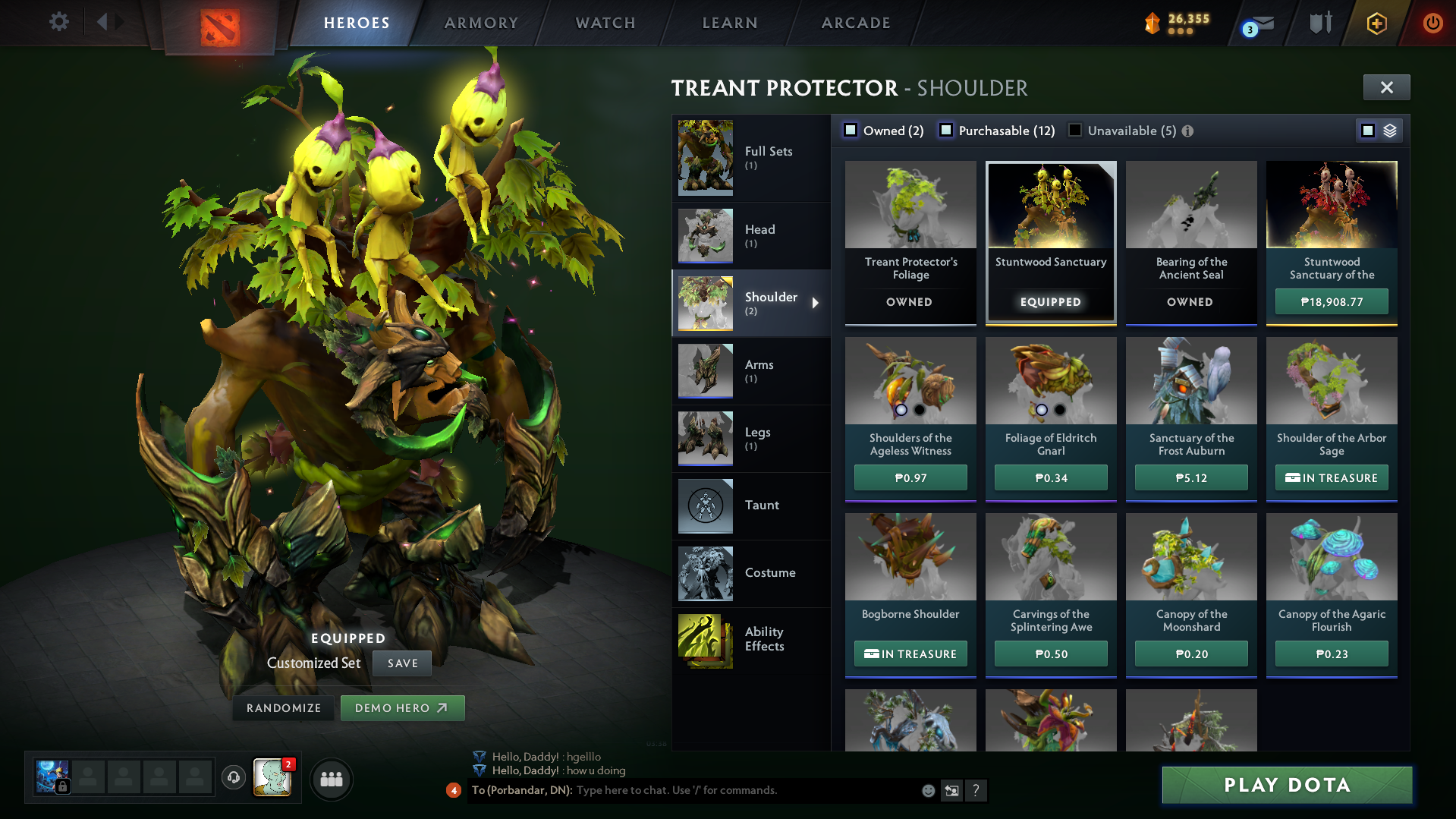Open the settings gear icon

[59, 22]
